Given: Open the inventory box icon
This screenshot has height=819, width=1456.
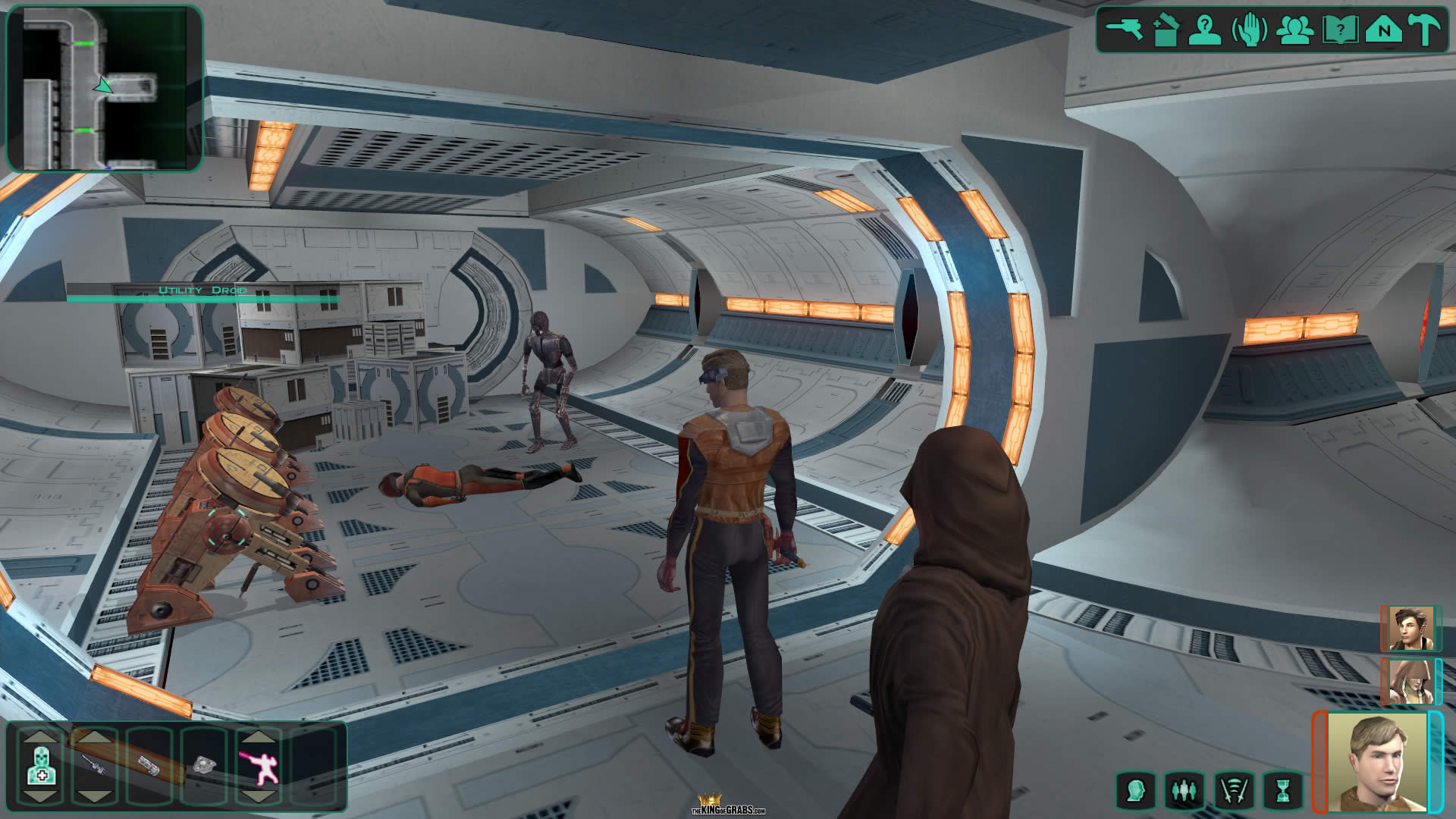Looking at the screenshot, I should [x=1166, y=31].
